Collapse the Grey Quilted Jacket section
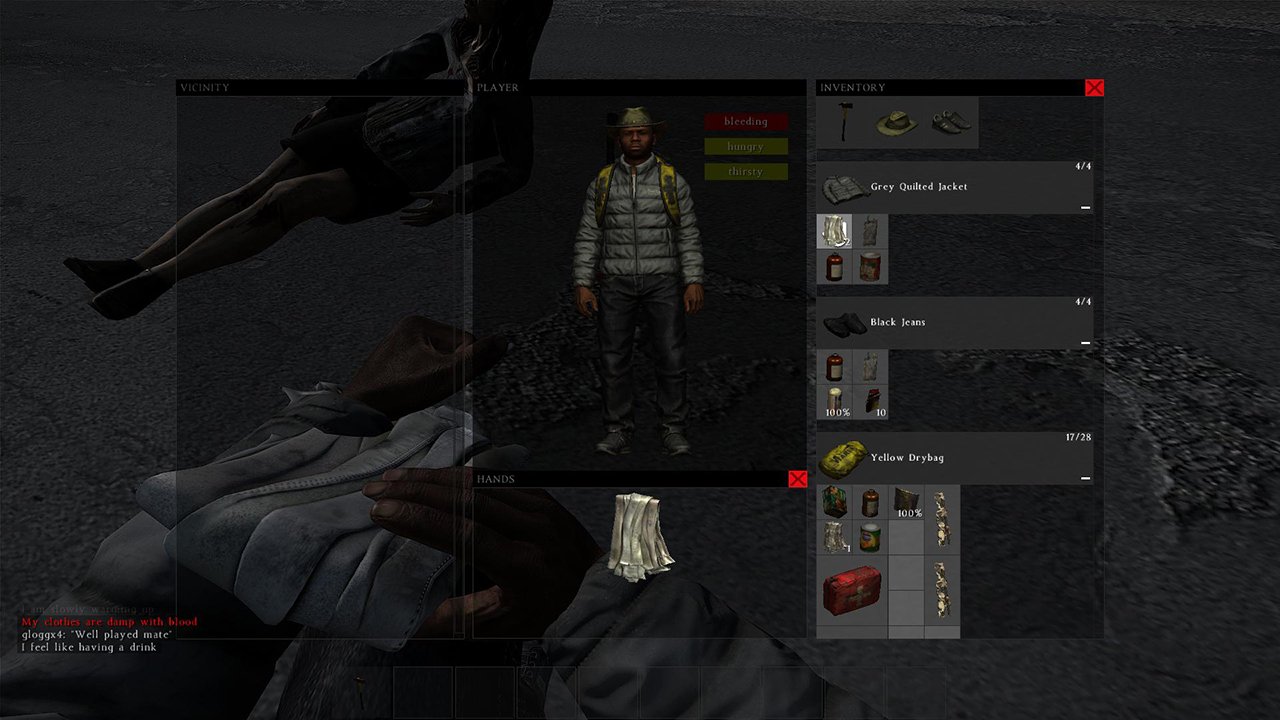Image resolution: width=1280 pixels, height=720 pixels. 1085,208
